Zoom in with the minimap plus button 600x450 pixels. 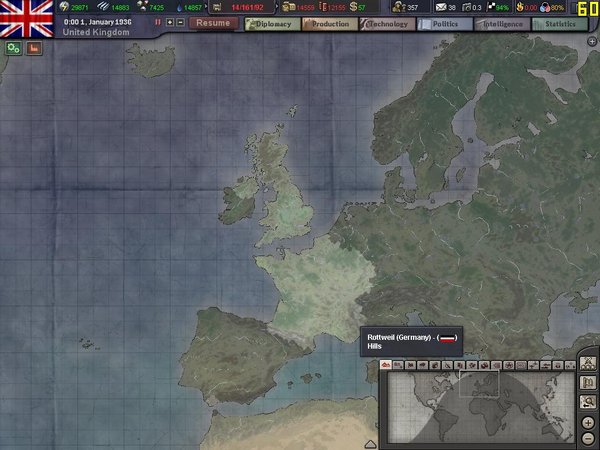[588, 421]
